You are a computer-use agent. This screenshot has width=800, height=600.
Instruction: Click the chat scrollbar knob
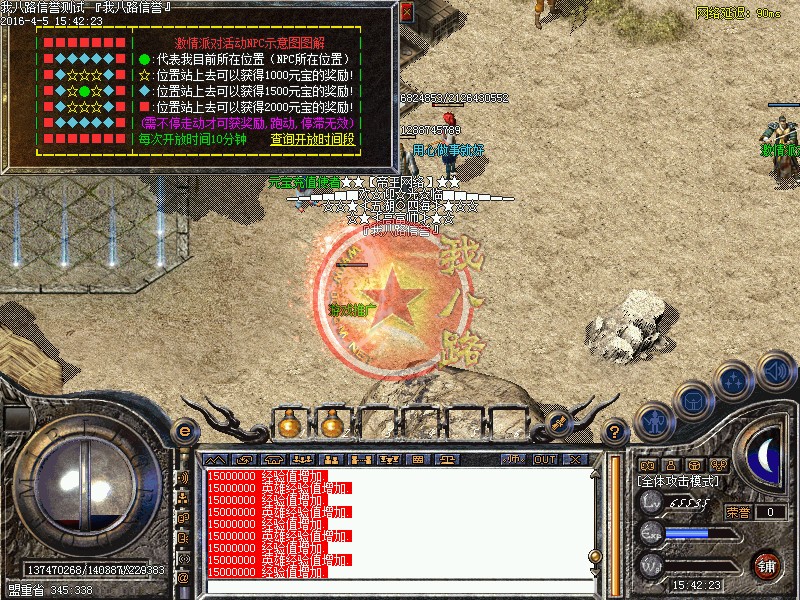point(594,556)
